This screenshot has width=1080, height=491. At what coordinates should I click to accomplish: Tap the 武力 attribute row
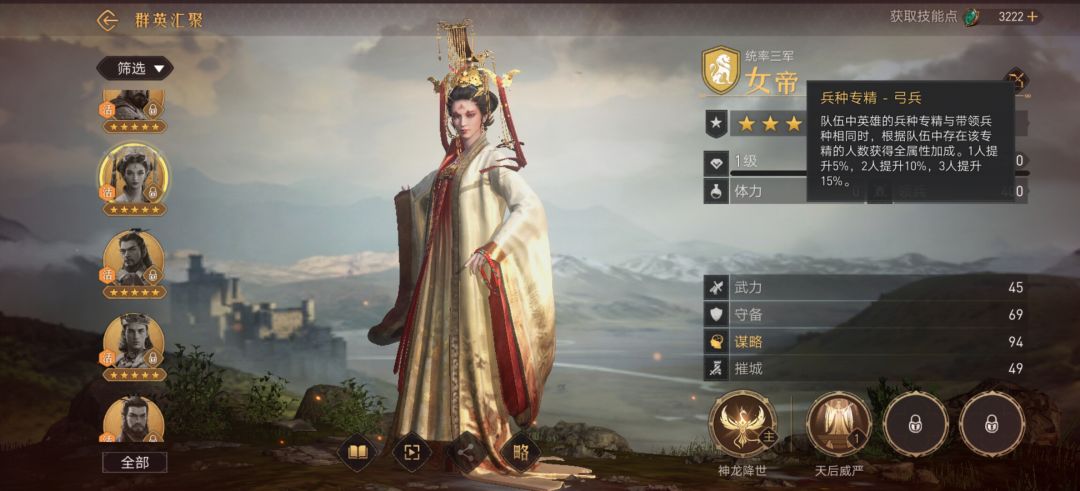coord(867,288)
